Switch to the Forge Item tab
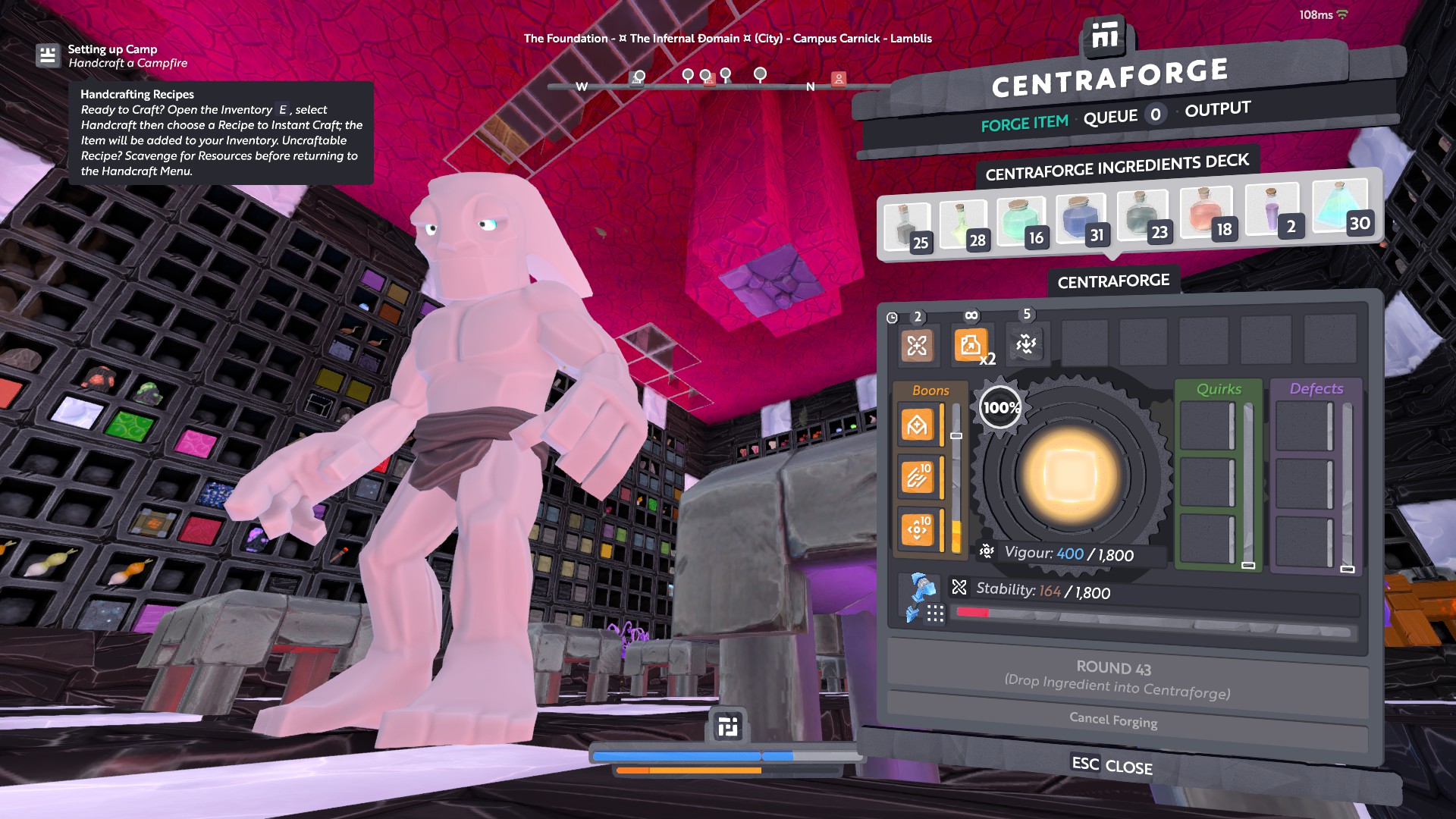Screen dimensions: 1456x819 pyautogui.click(x=1024, y=123)
